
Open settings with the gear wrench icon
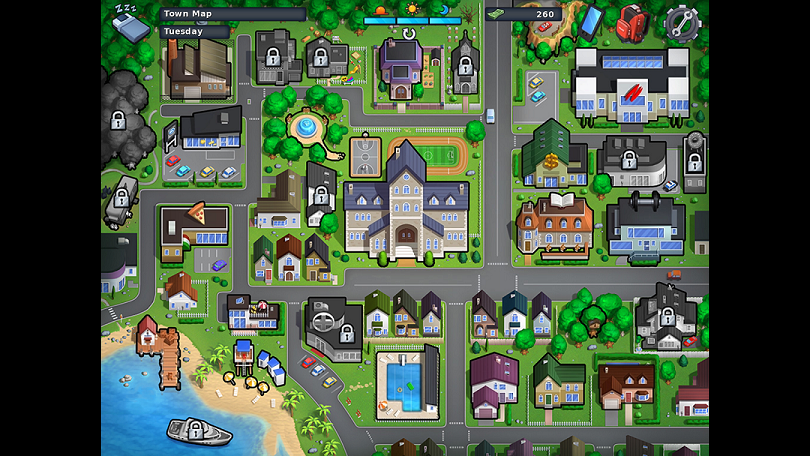(x=682, y=22)
